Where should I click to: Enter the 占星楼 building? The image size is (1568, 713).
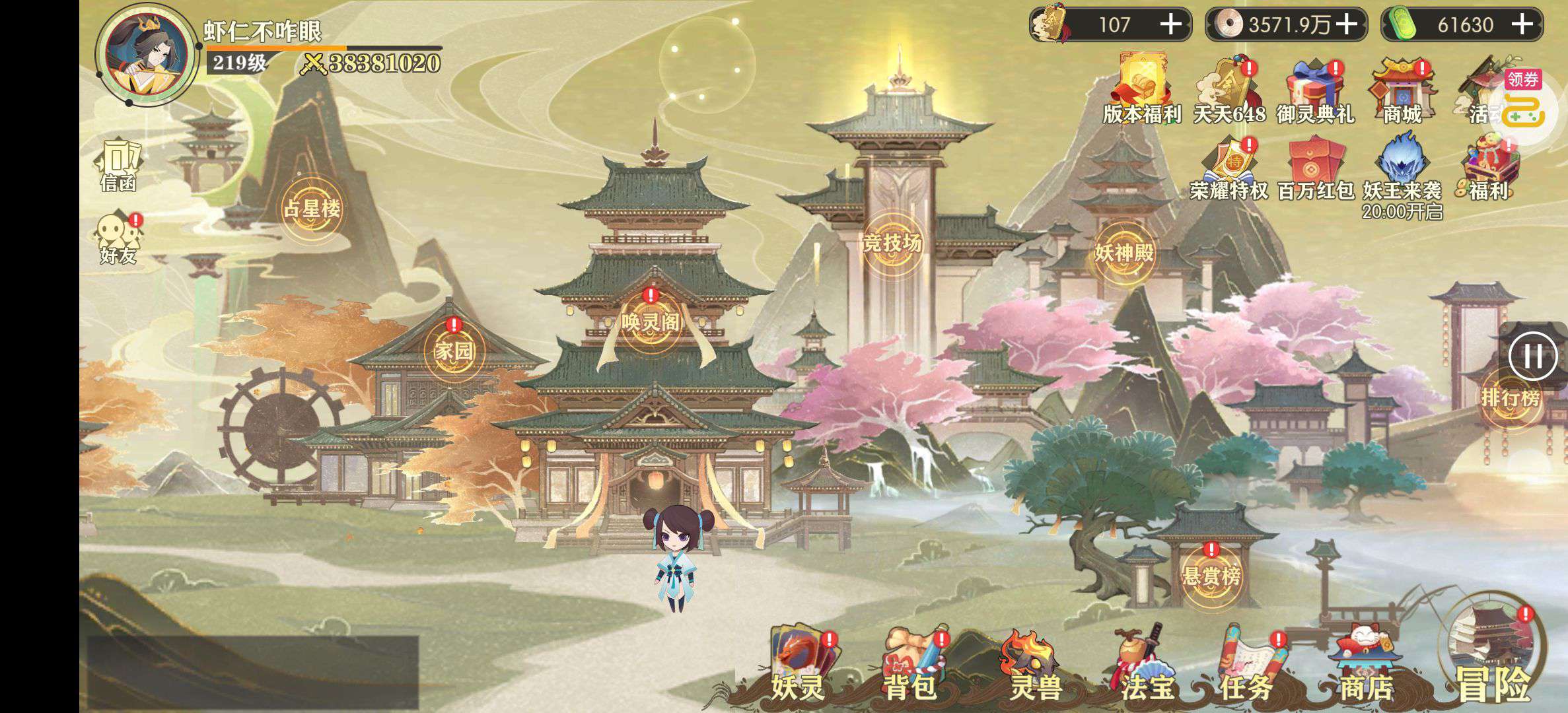click(x=312, y=209)
